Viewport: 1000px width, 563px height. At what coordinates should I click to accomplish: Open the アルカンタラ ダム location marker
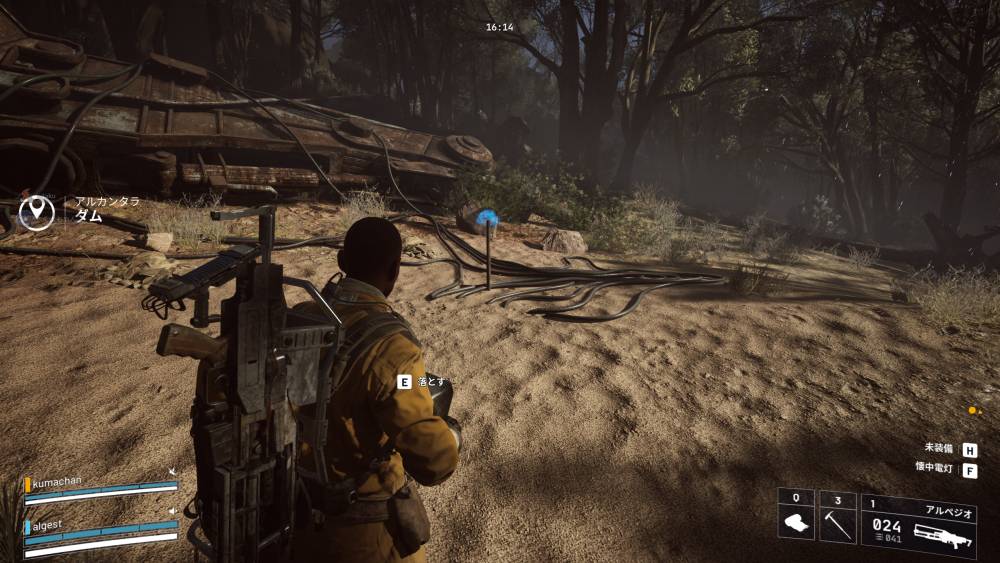(38, 210)
